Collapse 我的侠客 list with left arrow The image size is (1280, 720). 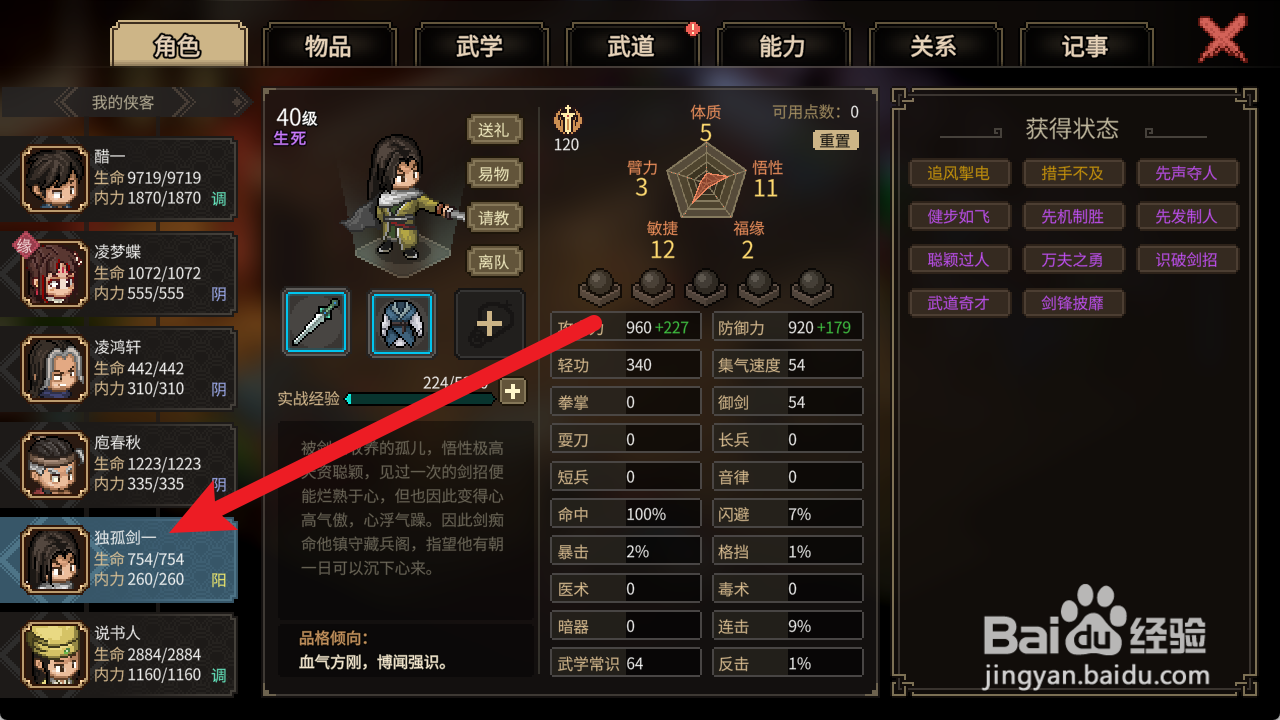point(63,100)
